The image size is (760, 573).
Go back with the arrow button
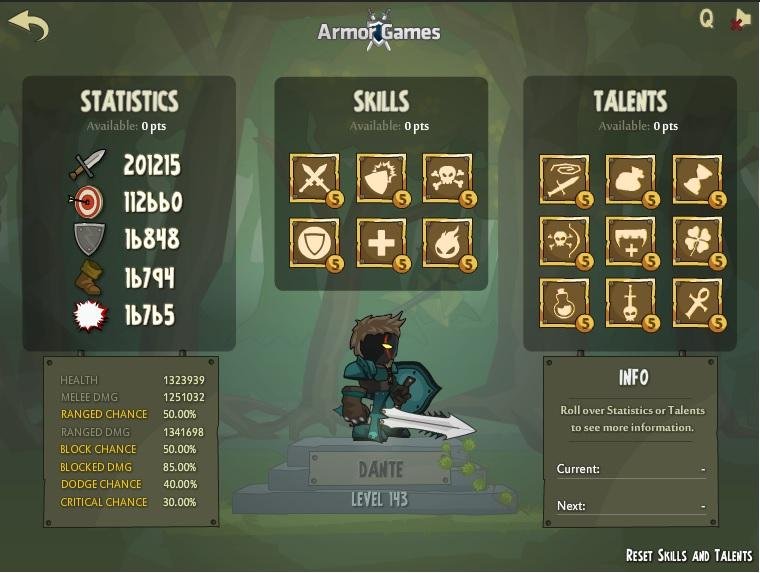click(28, 25)
